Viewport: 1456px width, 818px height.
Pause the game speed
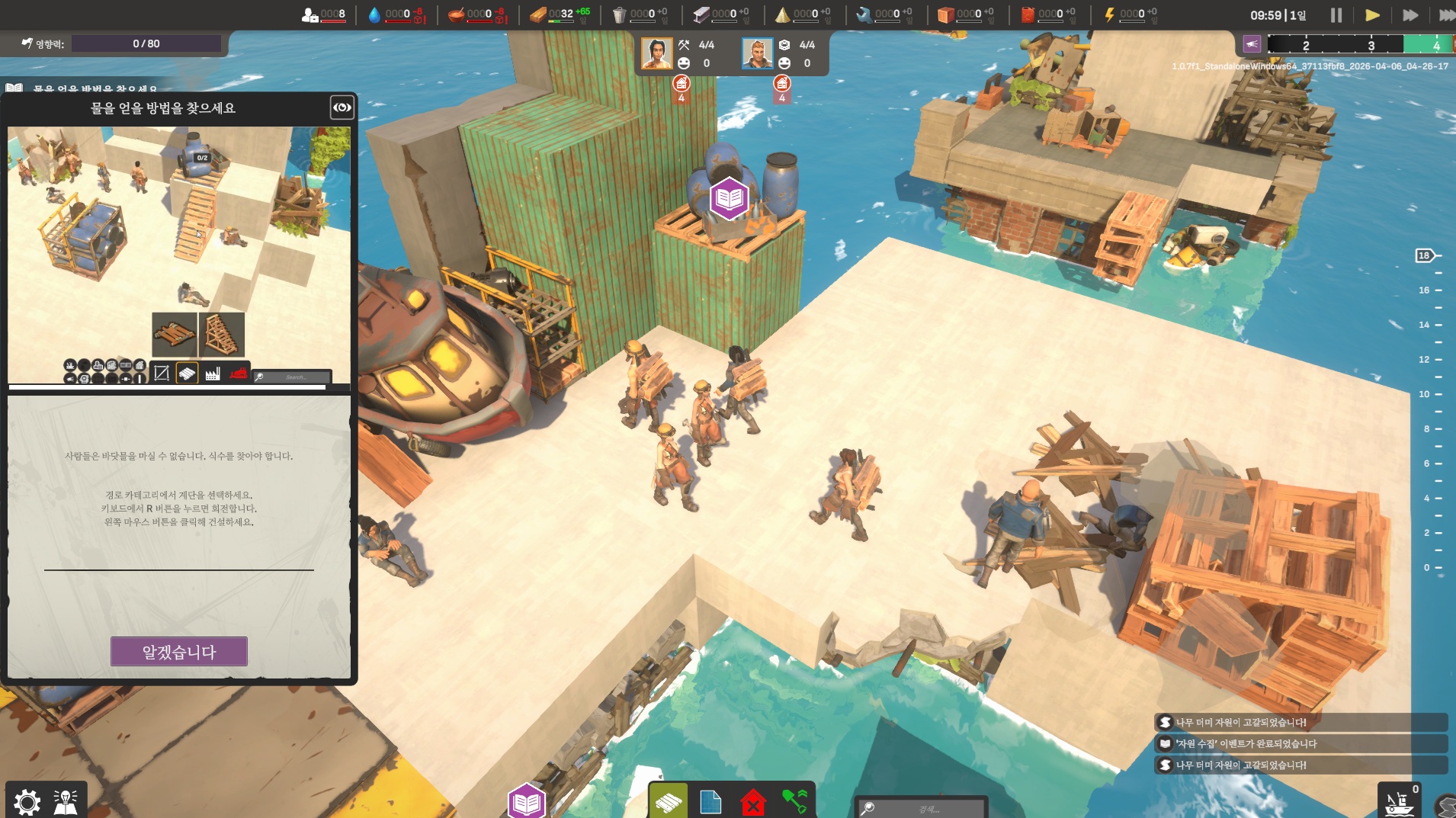[1336, 15]
